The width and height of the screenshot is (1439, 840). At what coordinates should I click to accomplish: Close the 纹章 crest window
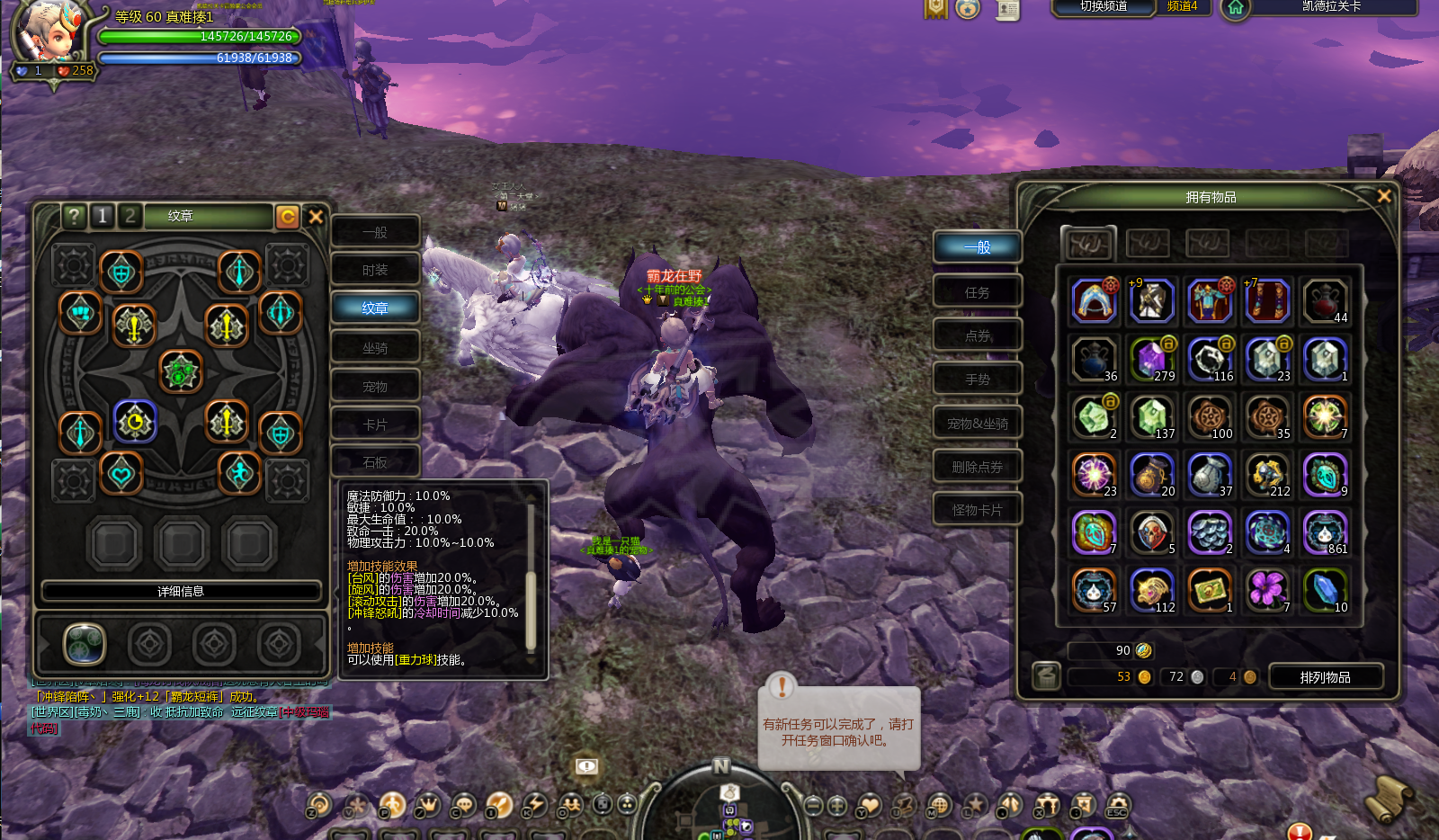click(316, 217)
